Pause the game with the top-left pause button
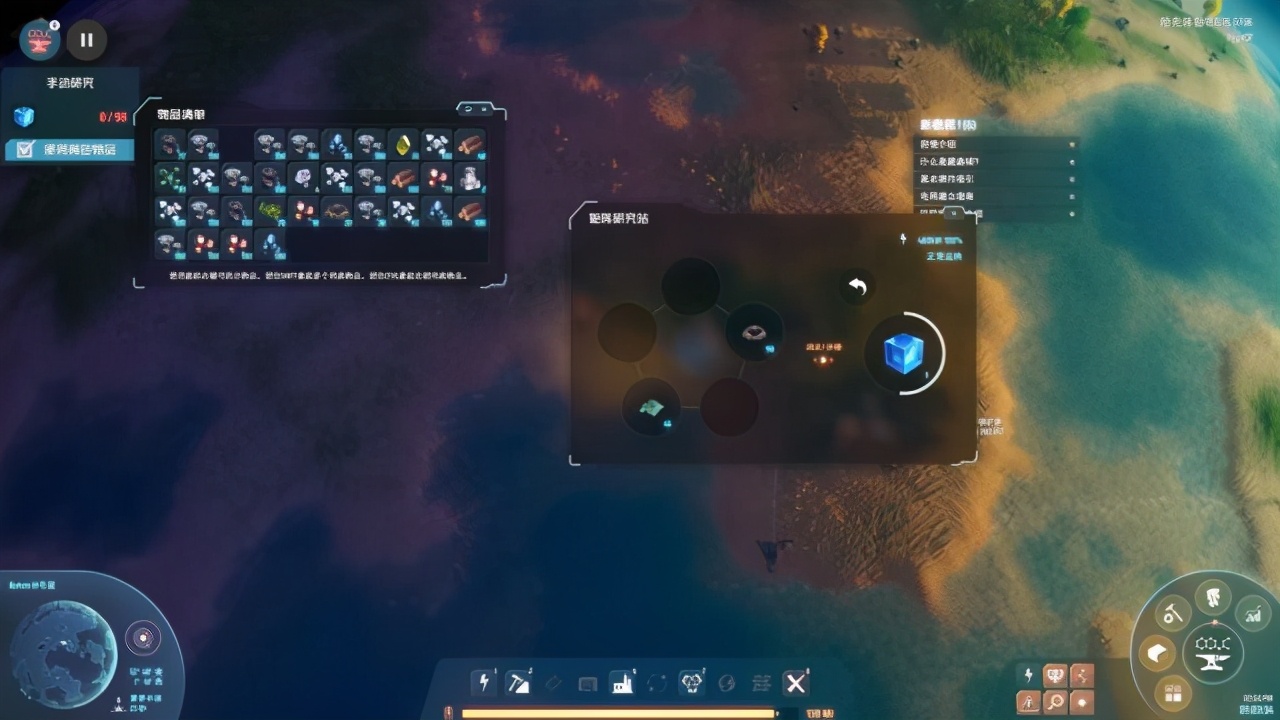Screen dimensions: 1280x720 pyautogui.click(x=86, y=40)
